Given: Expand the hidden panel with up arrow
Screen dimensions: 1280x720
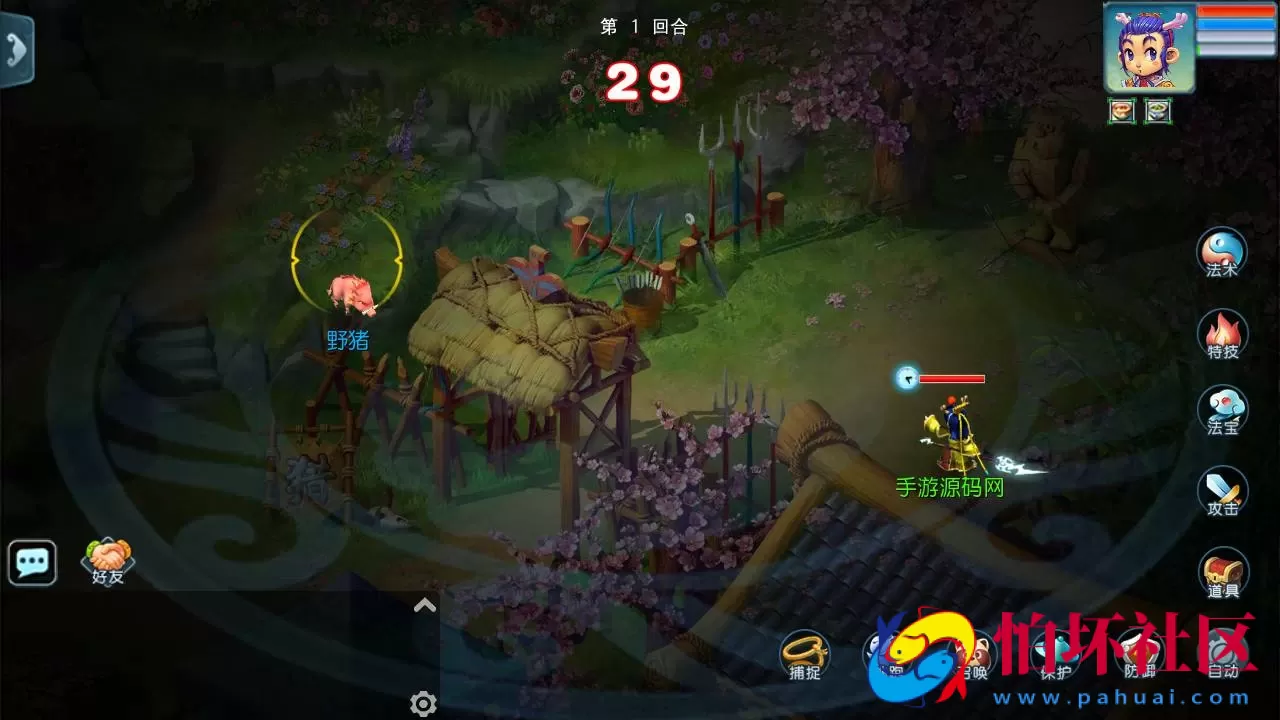Looking at the screenshot, I should [x=424, y=604].
